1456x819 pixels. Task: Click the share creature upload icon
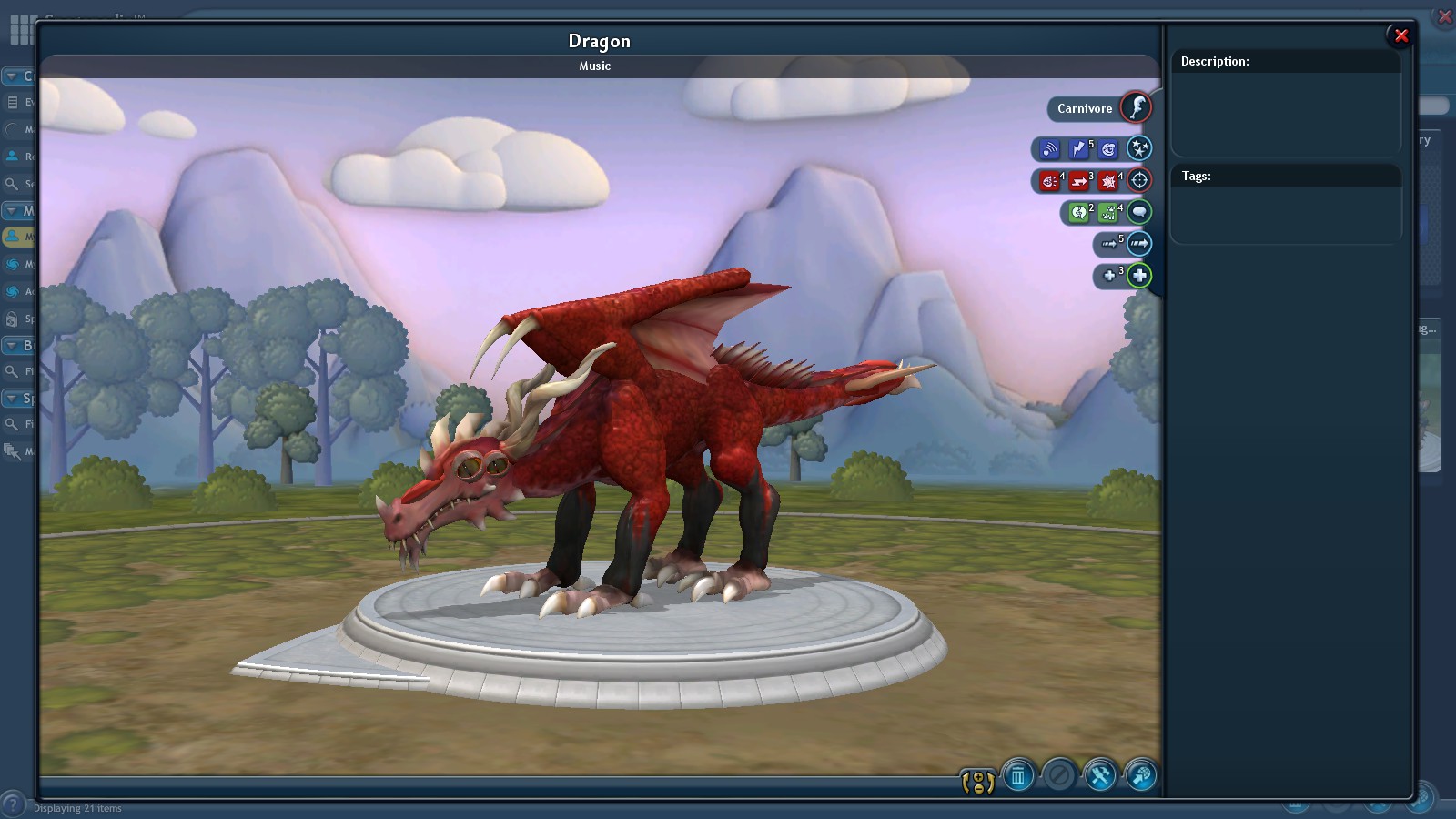1140,778
